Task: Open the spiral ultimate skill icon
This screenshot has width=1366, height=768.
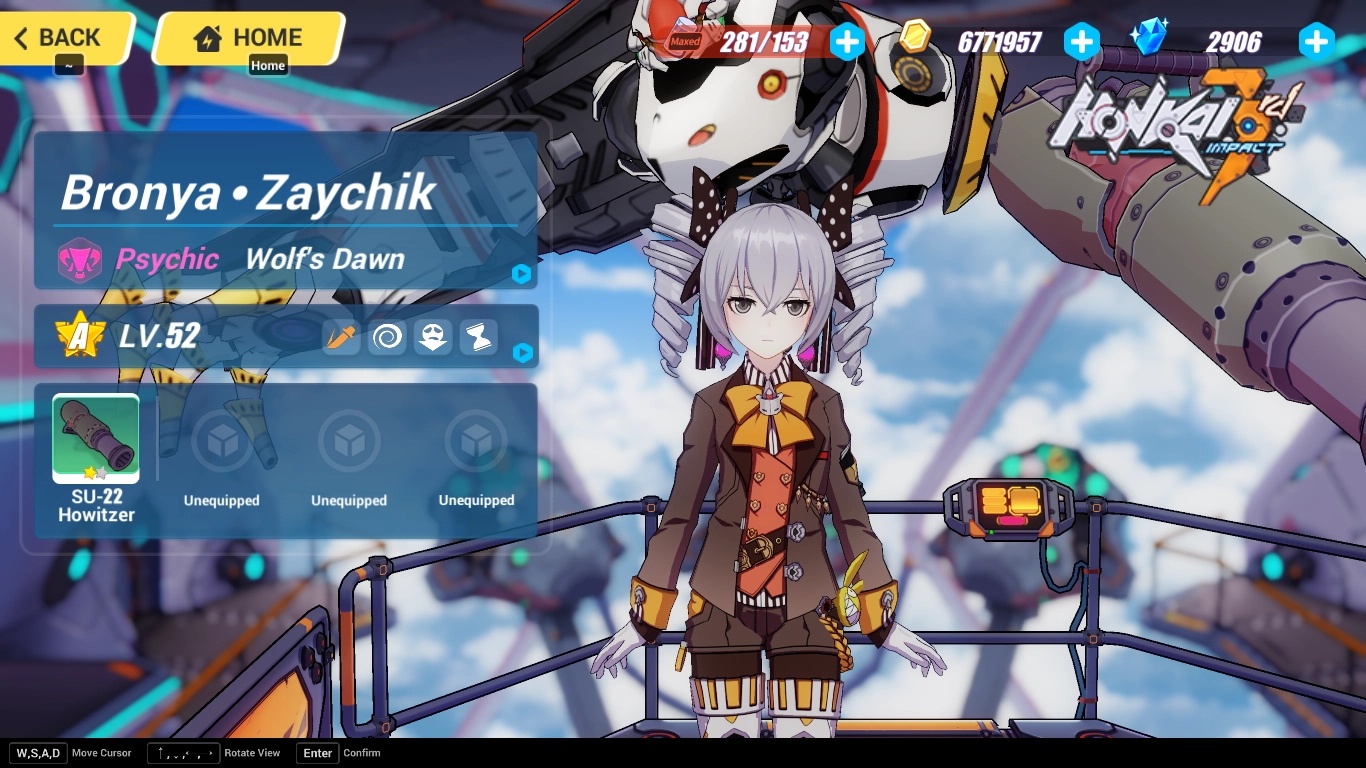Action: (387, 337)
